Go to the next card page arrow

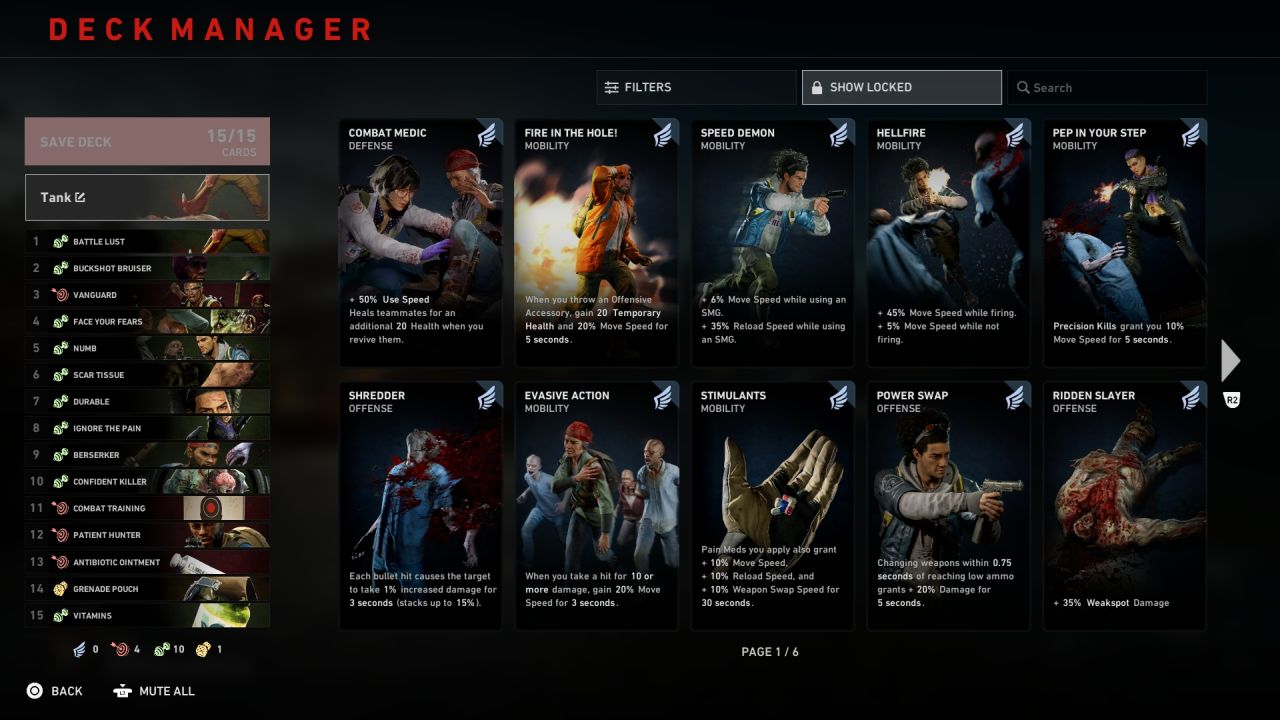pos(1231,360)
